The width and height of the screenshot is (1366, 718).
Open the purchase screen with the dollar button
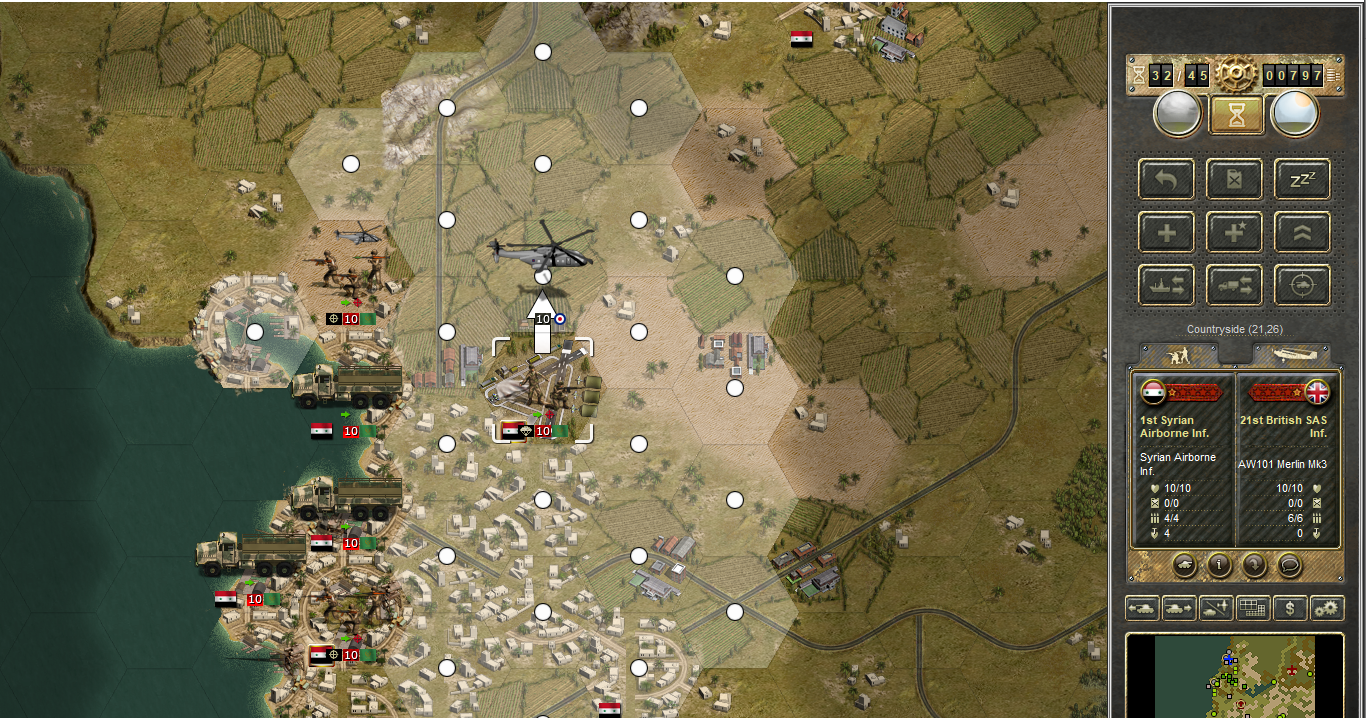1290,607
